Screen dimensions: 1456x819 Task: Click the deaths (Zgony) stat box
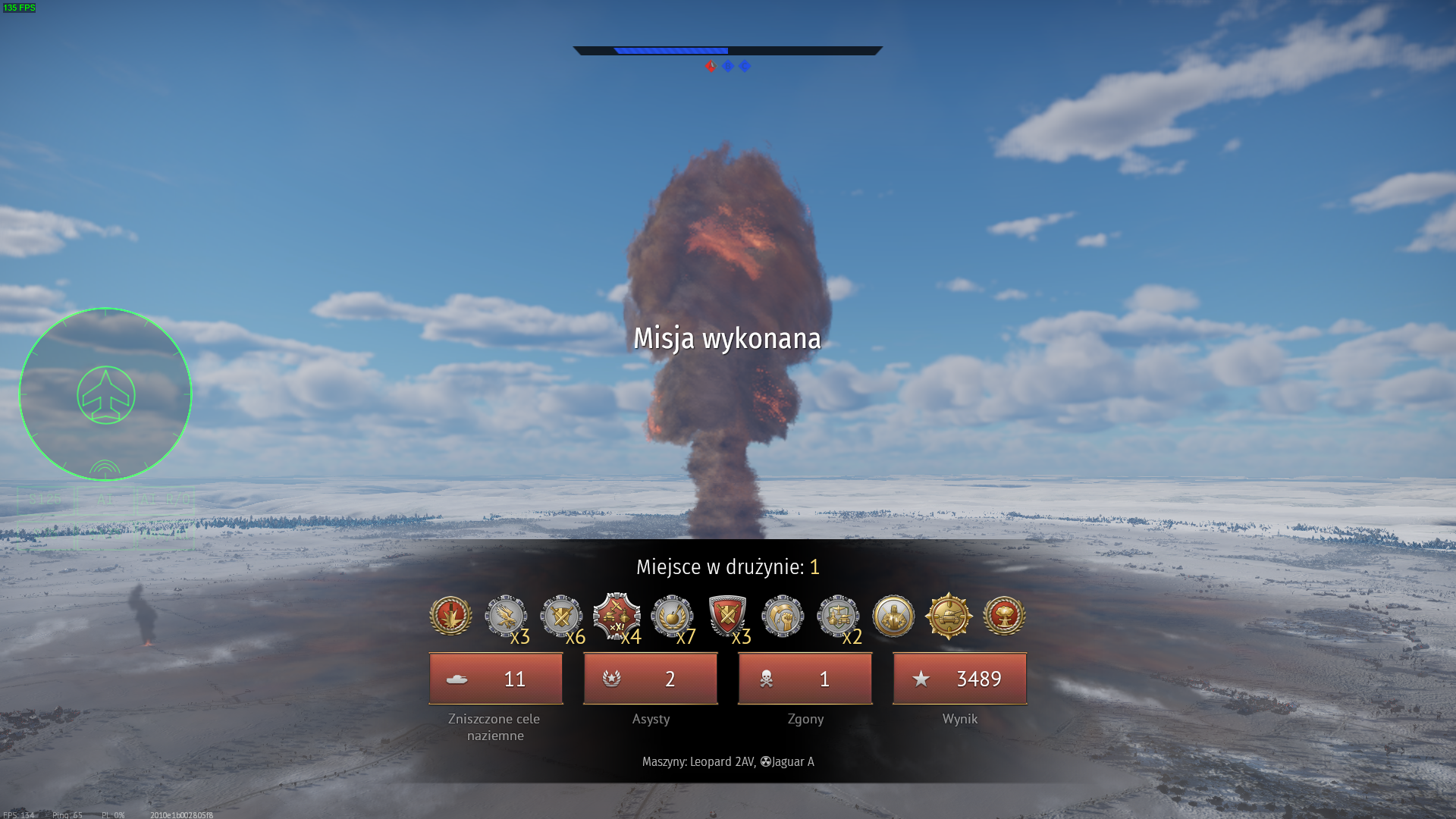(805, 679)
